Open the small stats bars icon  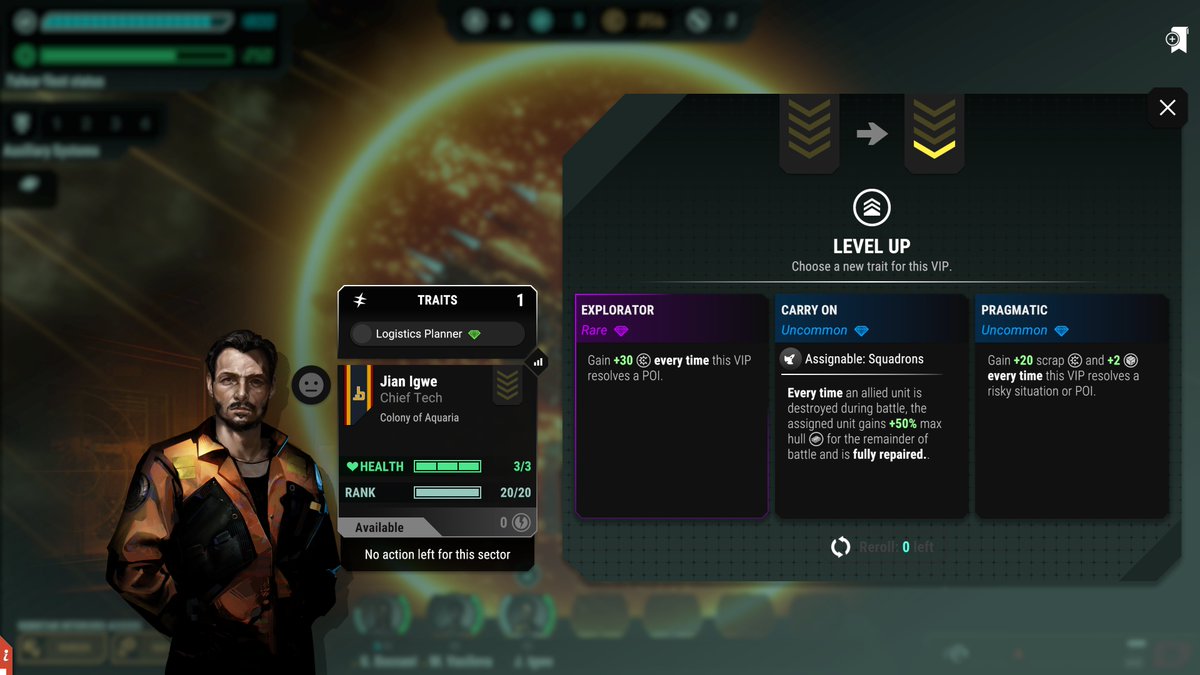pos(538,362)
